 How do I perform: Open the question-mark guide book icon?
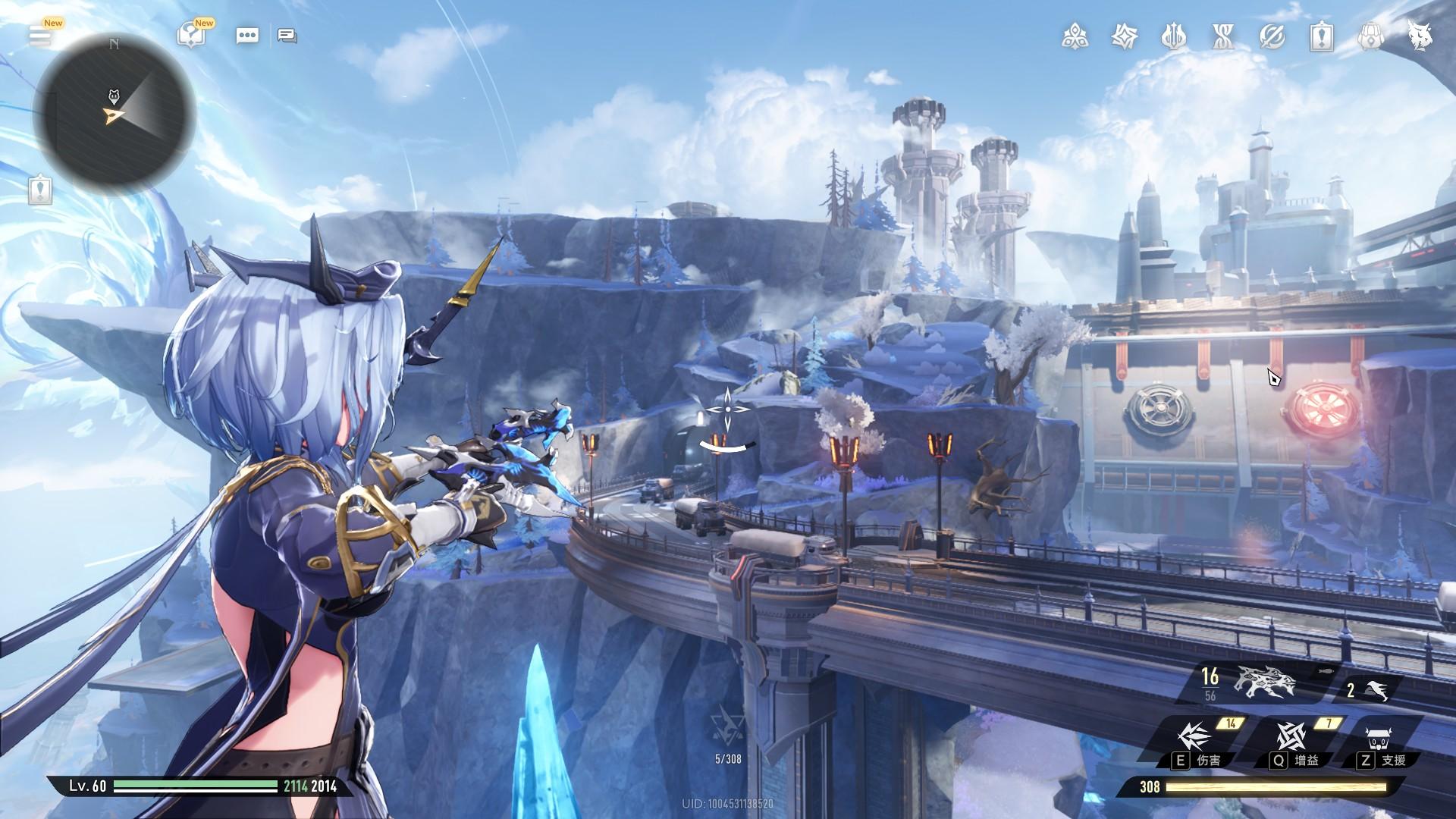pyautogui.click(x=190, y=36)
